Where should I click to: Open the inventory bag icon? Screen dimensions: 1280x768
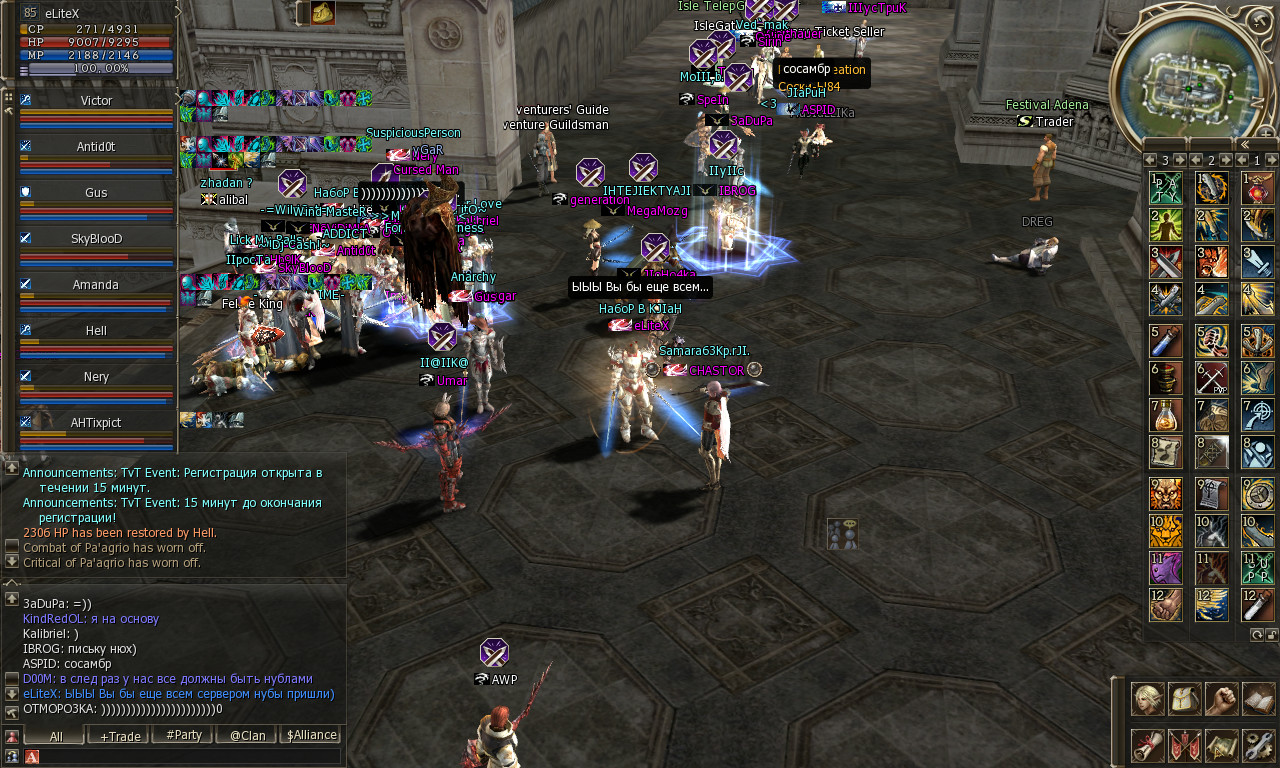(1185, 699)
